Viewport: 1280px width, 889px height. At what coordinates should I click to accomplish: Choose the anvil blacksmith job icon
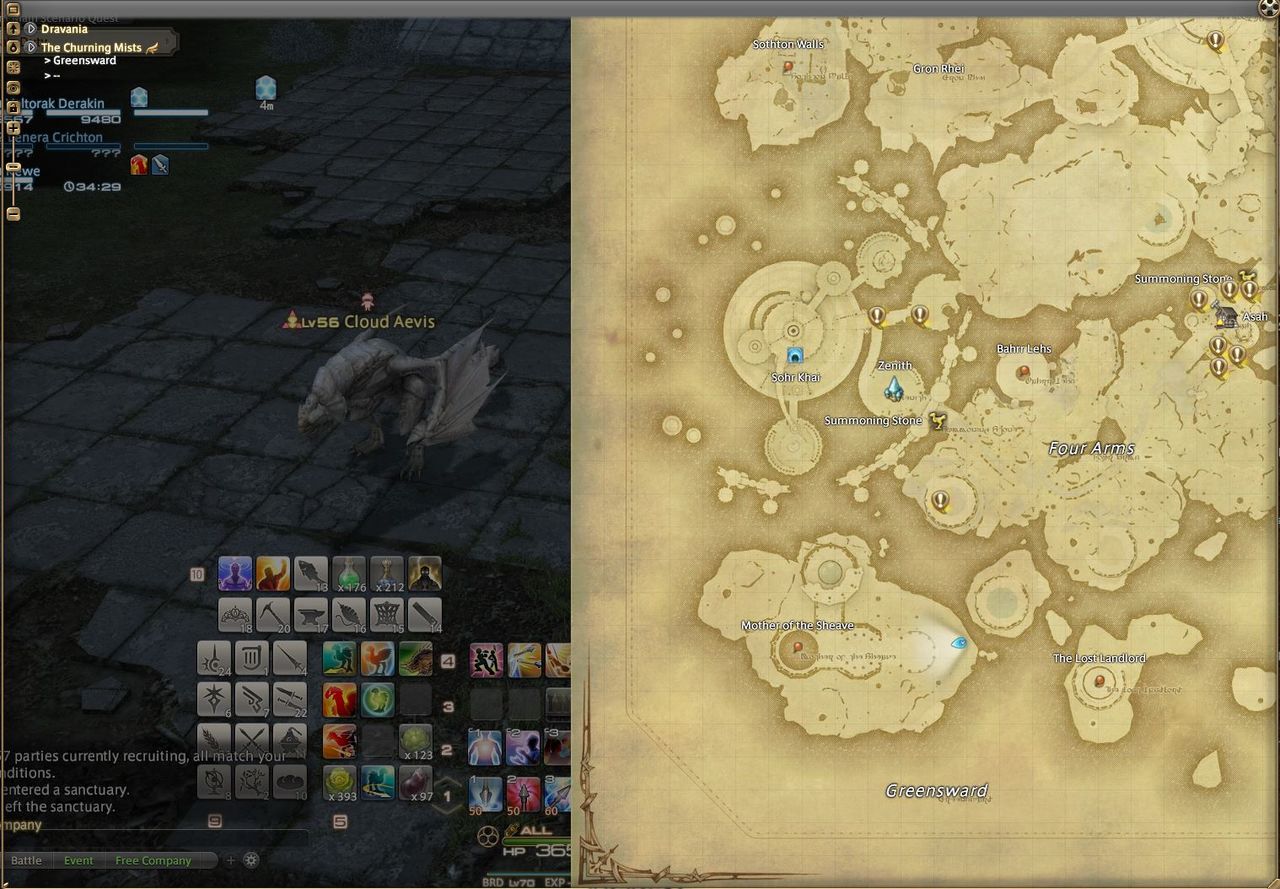pos(310,615)
